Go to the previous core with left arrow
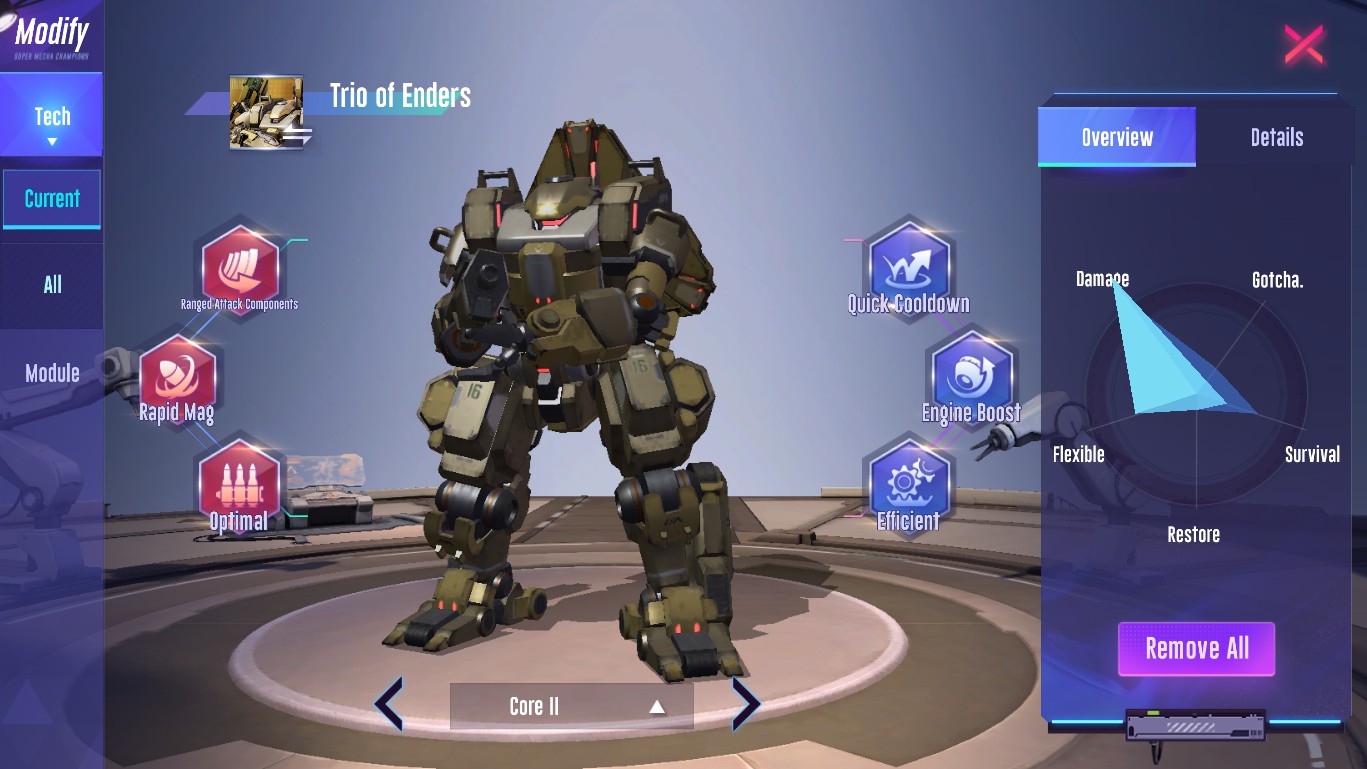This screenshot has height=769, width=1367. click(389, 704)
